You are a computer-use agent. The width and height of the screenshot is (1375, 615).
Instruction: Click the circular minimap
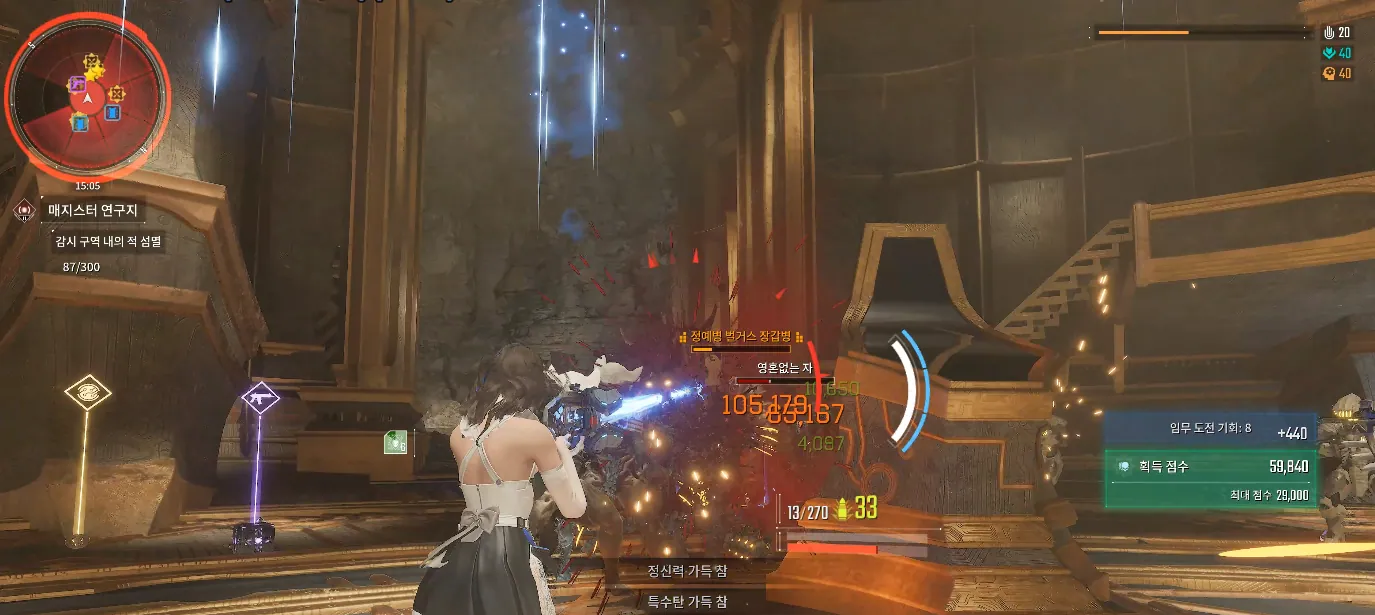pos(88,97)
